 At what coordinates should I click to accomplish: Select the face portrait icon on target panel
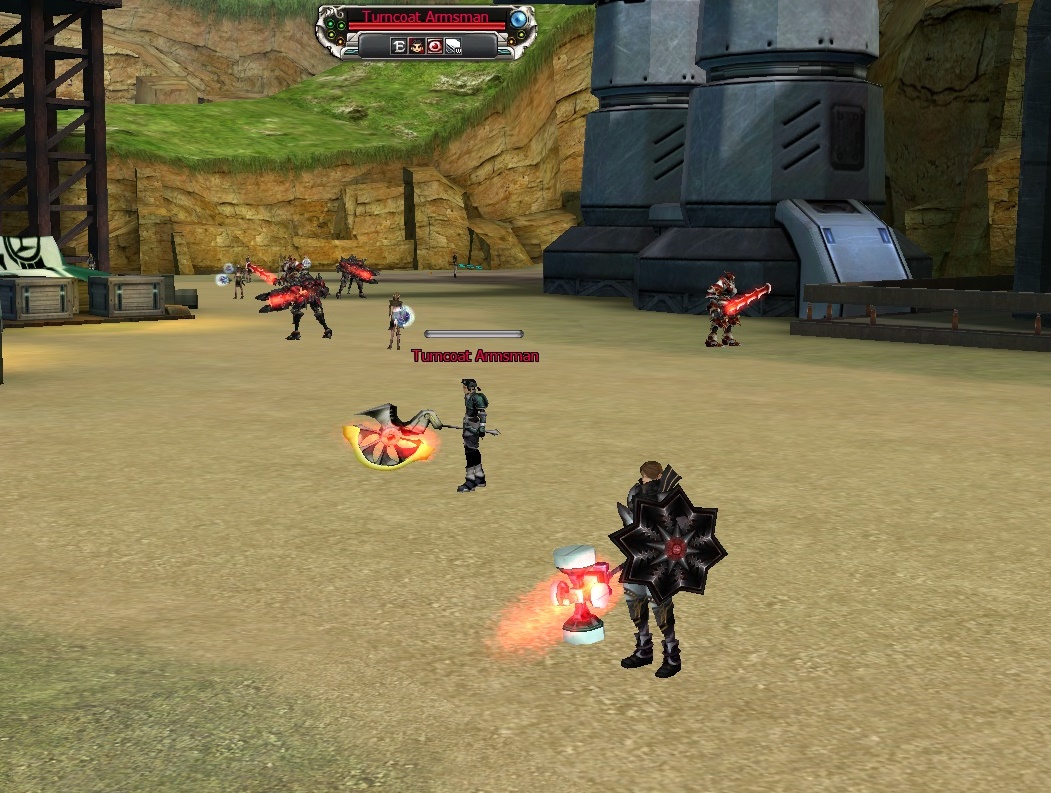416,46
